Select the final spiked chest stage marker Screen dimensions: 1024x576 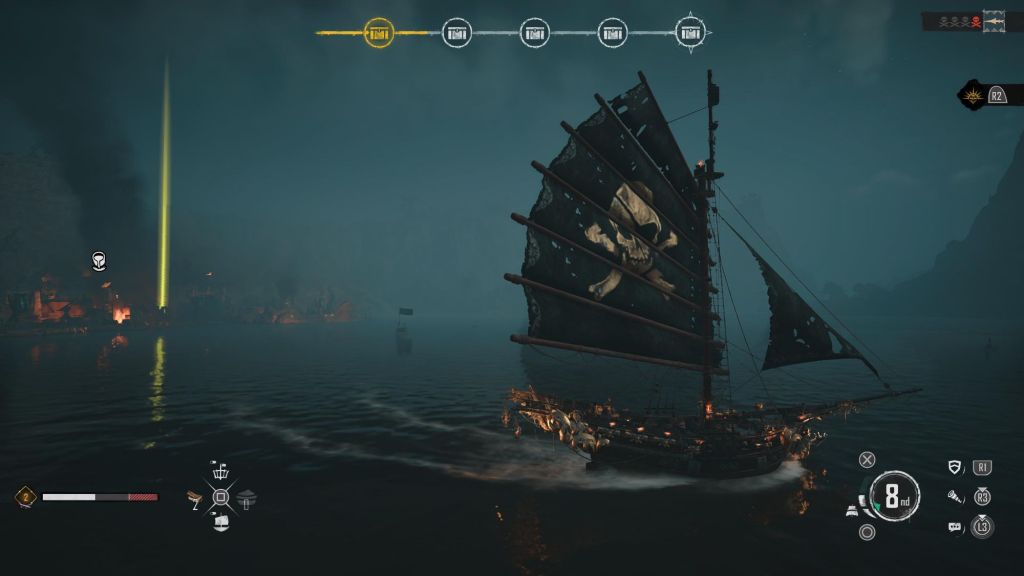(x=690, y=33)
